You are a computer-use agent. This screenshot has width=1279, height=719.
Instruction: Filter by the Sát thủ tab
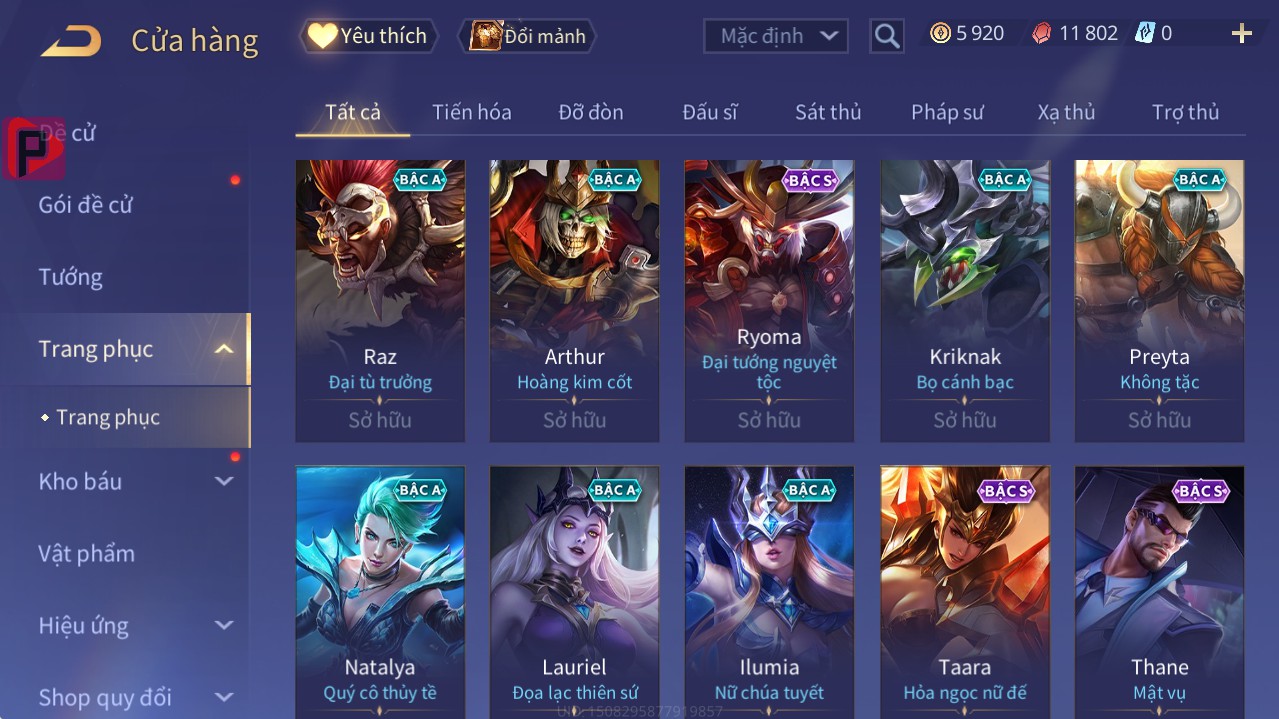(x=827, y=112)
